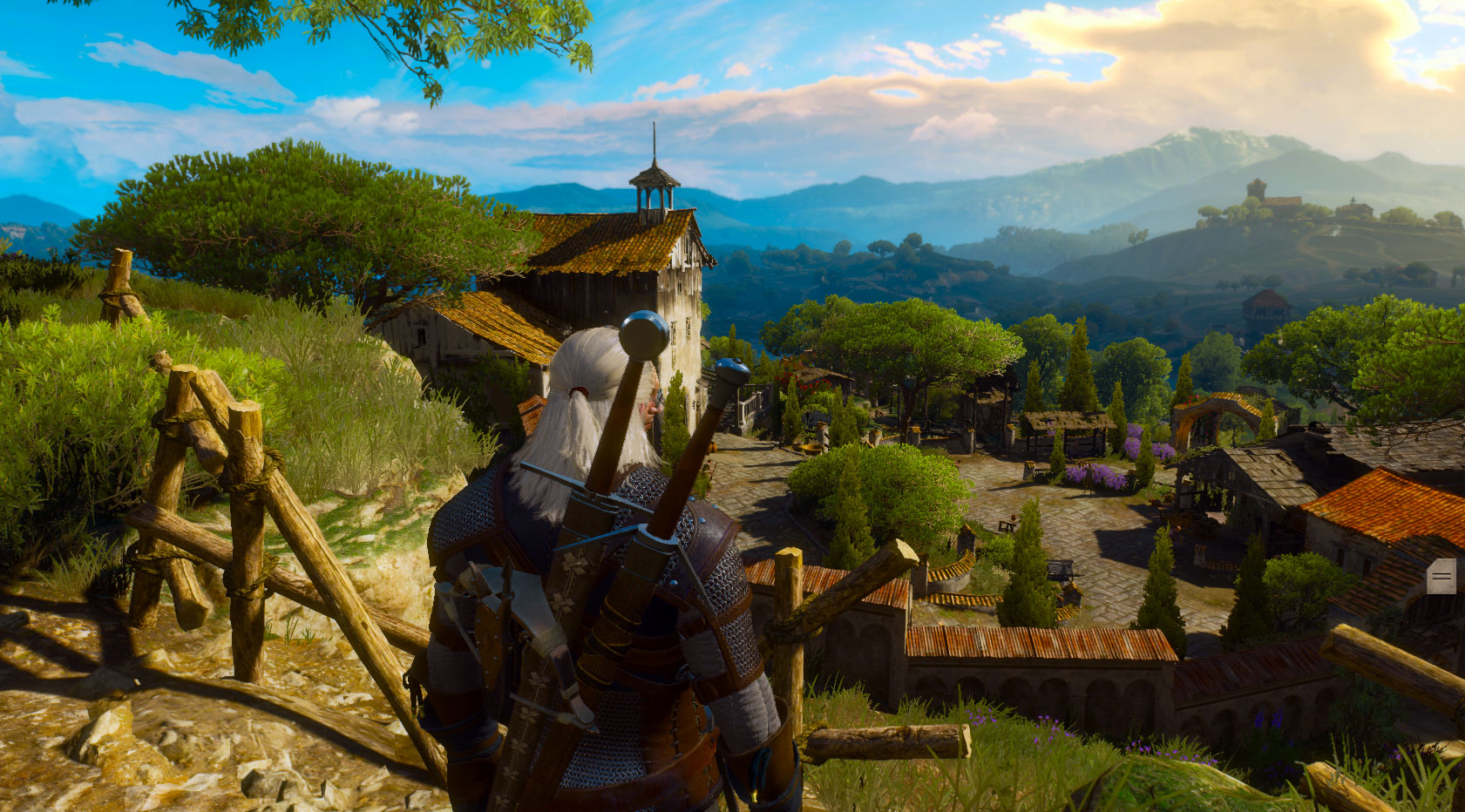Click the grey document icon with two lines
The image size is (1465, 812).
(x=1441, y=576)
